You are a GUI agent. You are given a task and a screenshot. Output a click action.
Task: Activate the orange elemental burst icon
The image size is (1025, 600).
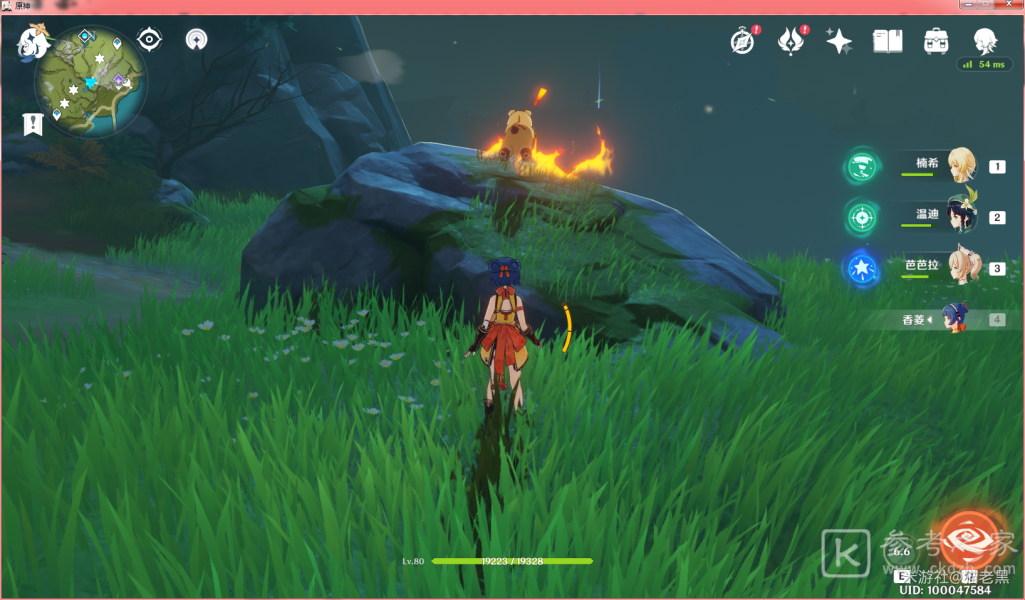click(966, 540)
